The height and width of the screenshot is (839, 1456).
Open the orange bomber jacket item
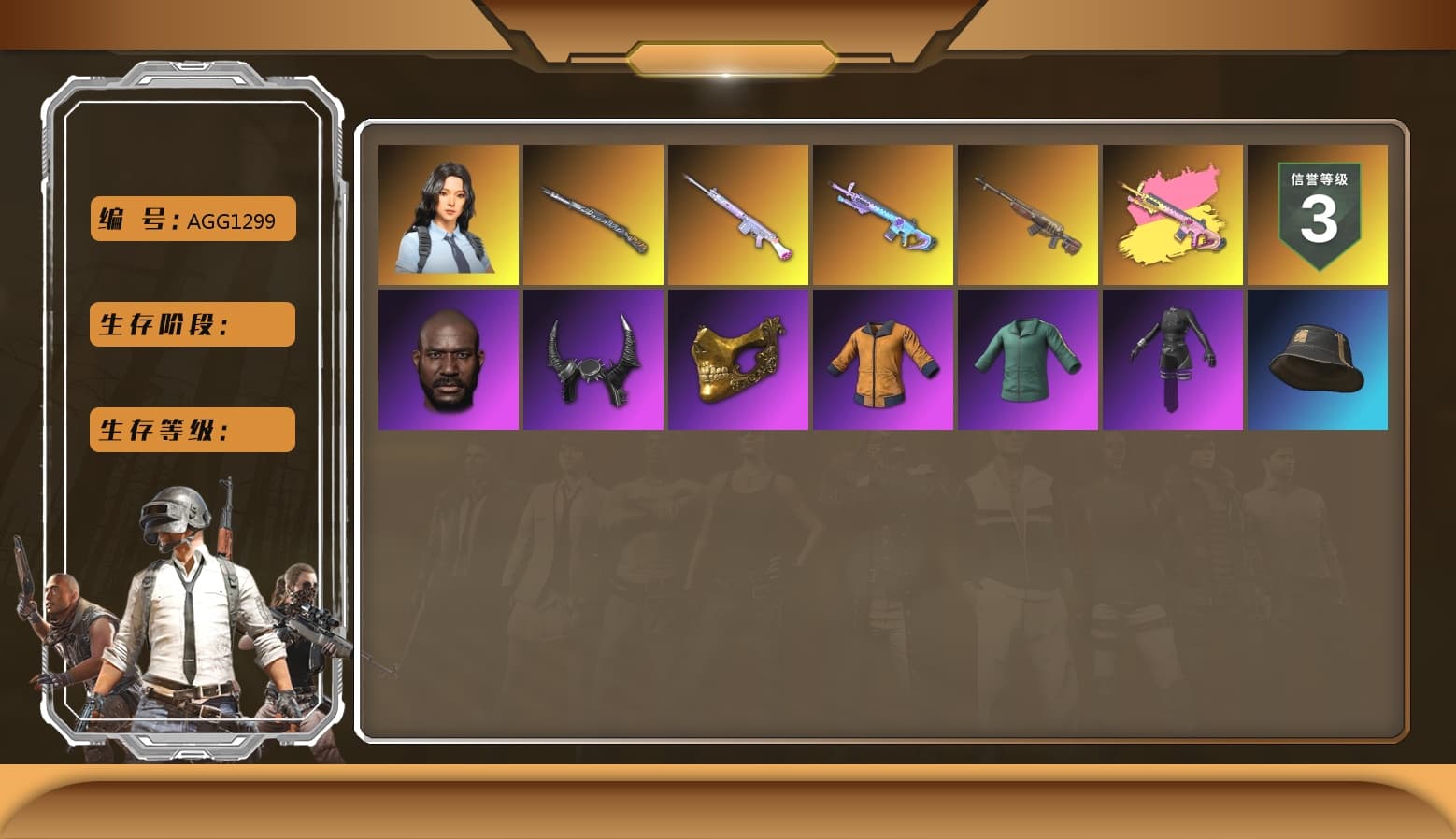[x=883, y=359]
